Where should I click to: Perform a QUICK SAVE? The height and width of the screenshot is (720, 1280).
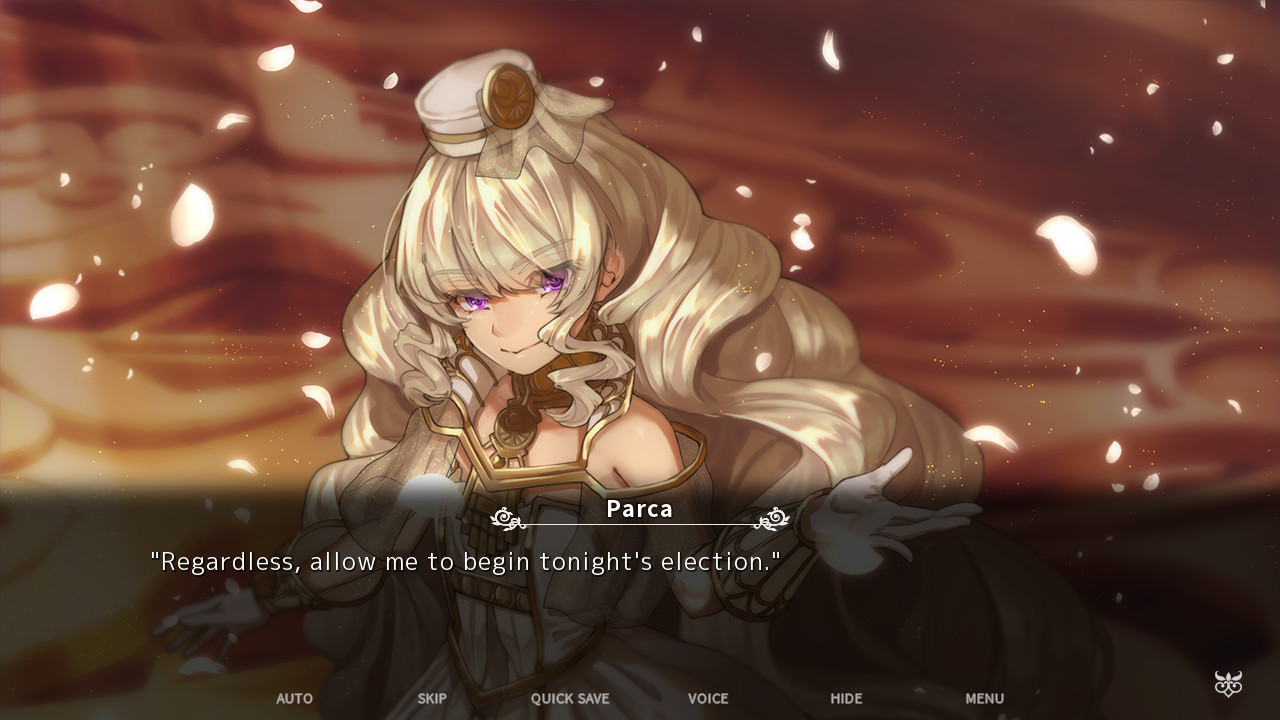coord(569,699)
